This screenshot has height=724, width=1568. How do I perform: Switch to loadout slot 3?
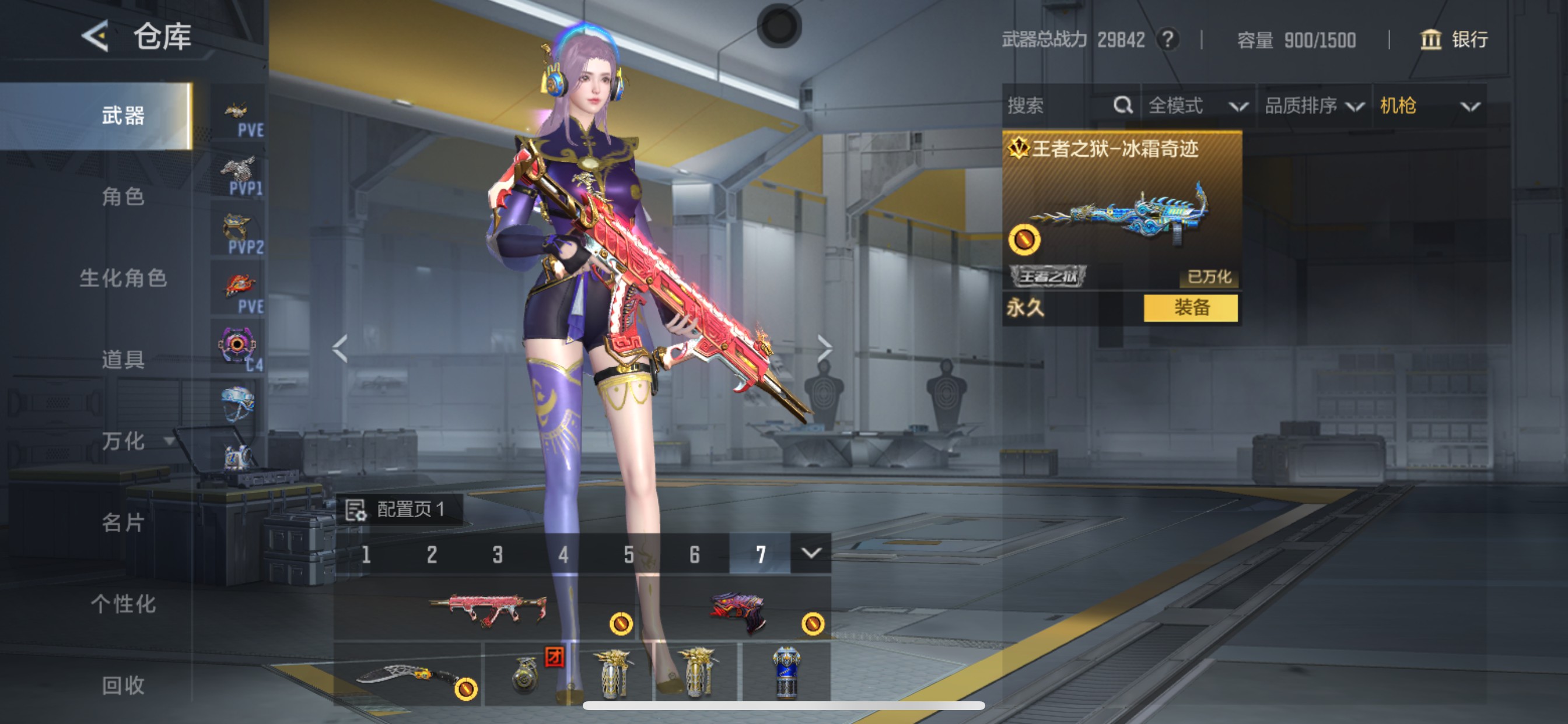(498, 554)
